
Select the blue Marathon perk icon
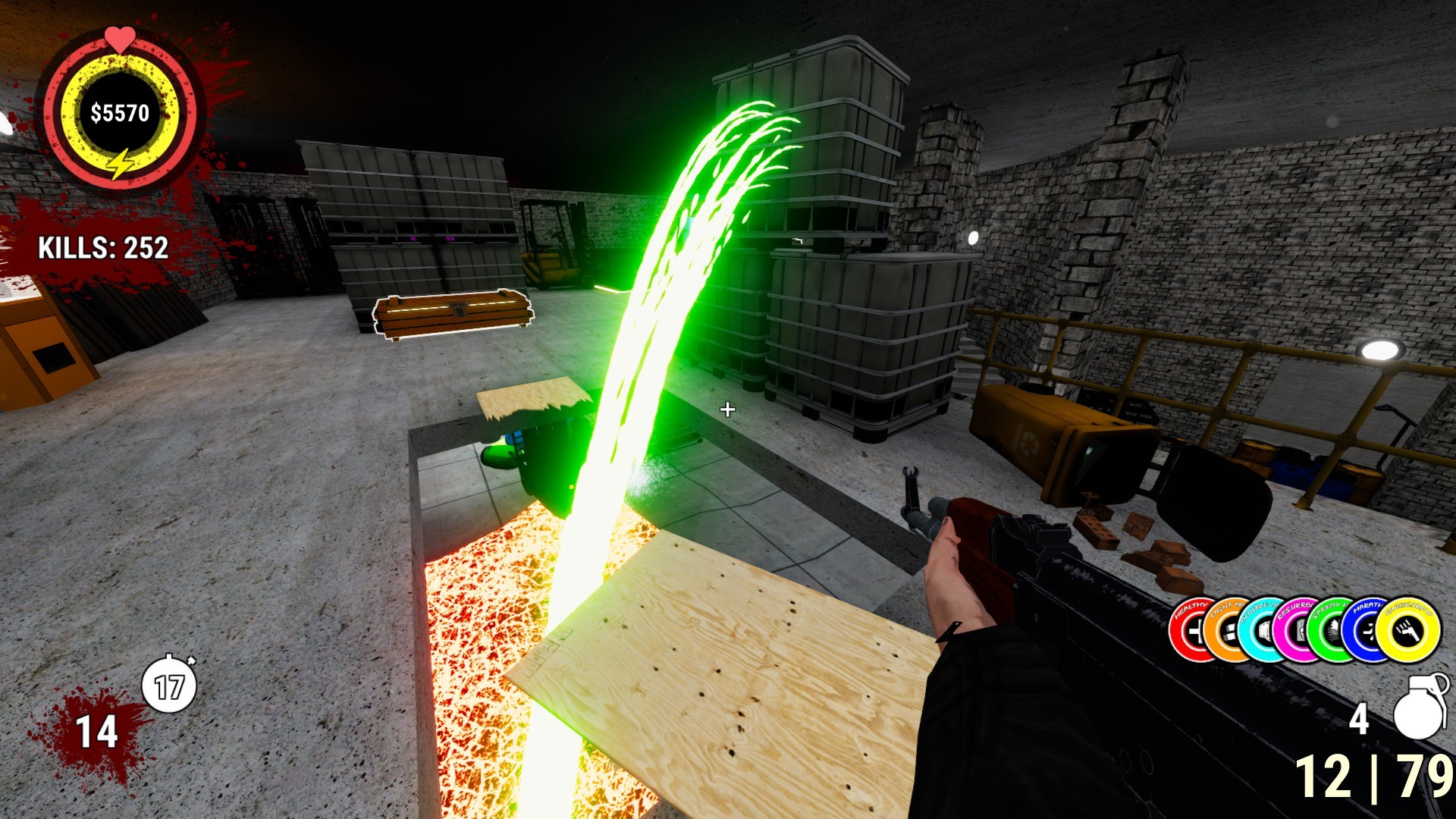1365,631
